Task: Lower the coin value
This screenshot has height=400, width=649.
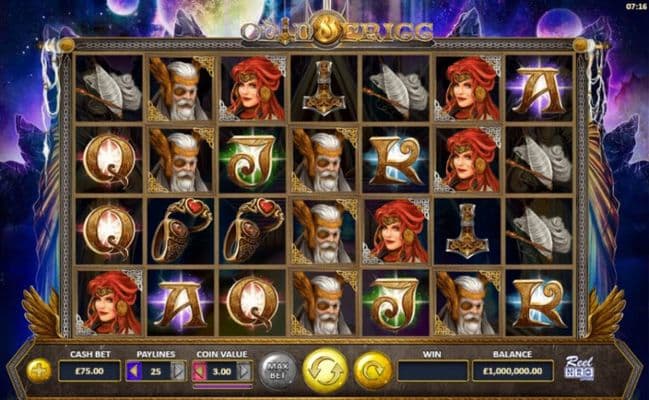Action: coord(198,371)
